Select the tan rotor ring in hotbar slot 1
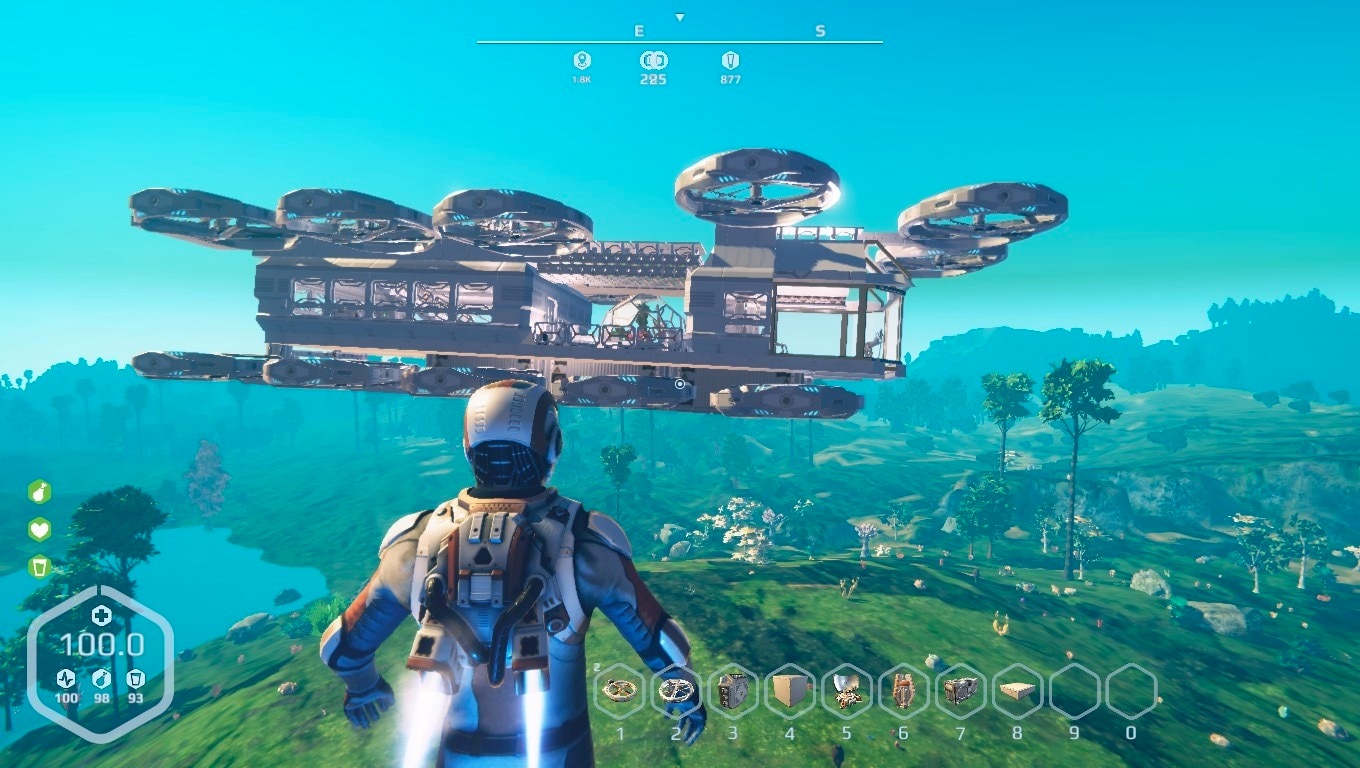 pos(621,691)
